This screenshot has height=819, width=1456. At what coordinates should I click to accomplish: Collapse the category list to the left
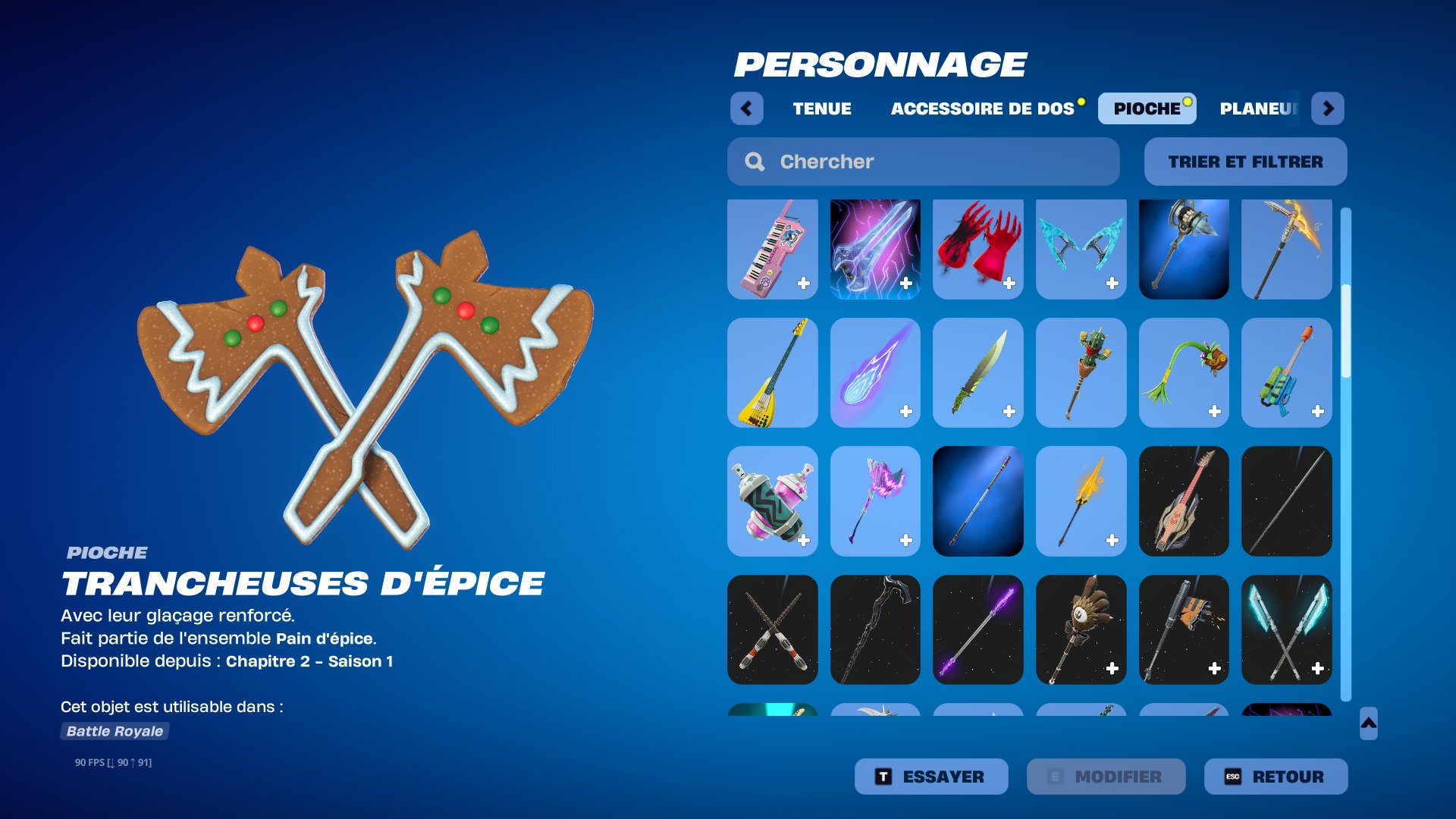(x=748, y=108)
